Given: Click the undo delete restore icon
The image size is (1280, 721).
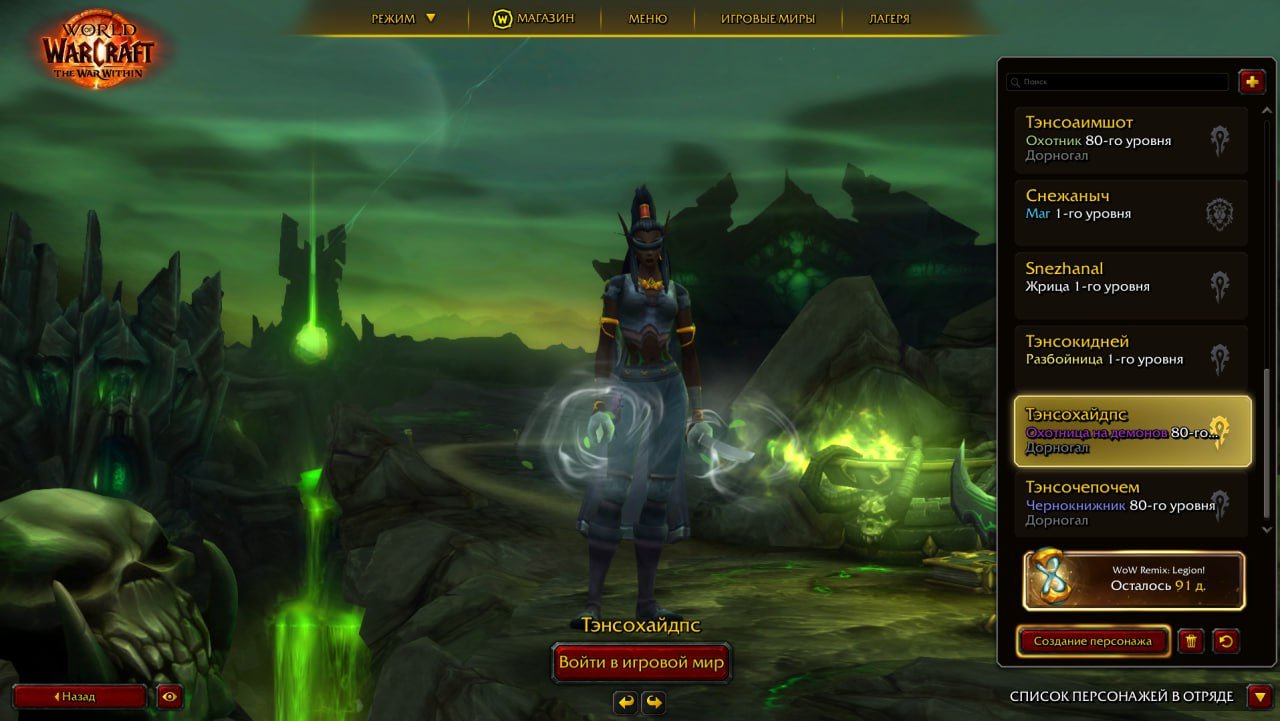Looking at the screenshot, I should (x=1227, y=641).
